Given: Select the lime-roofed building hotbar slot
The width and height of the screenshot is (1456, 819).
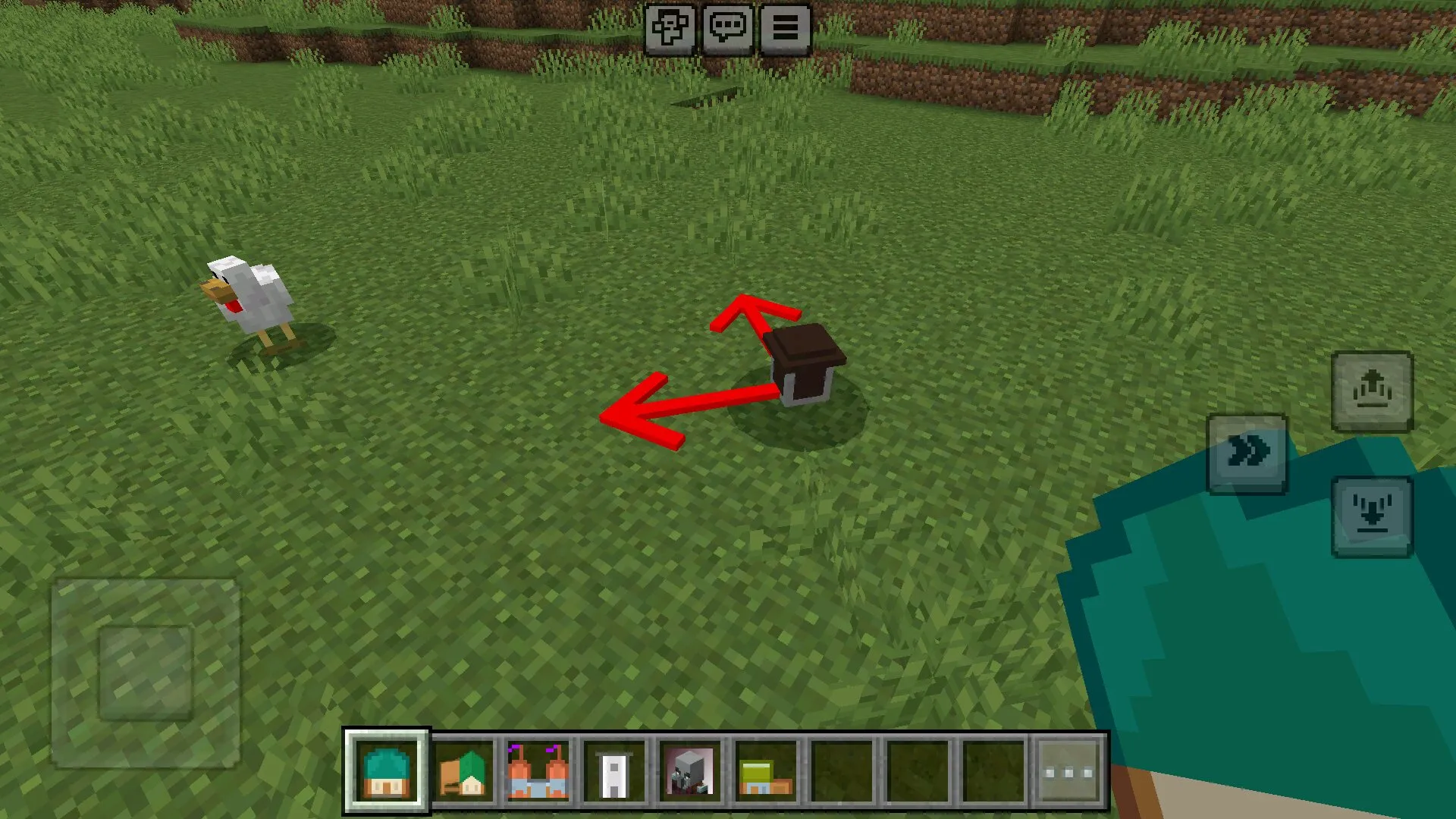Looking at the screenshot, I should [x=766, y=772].
